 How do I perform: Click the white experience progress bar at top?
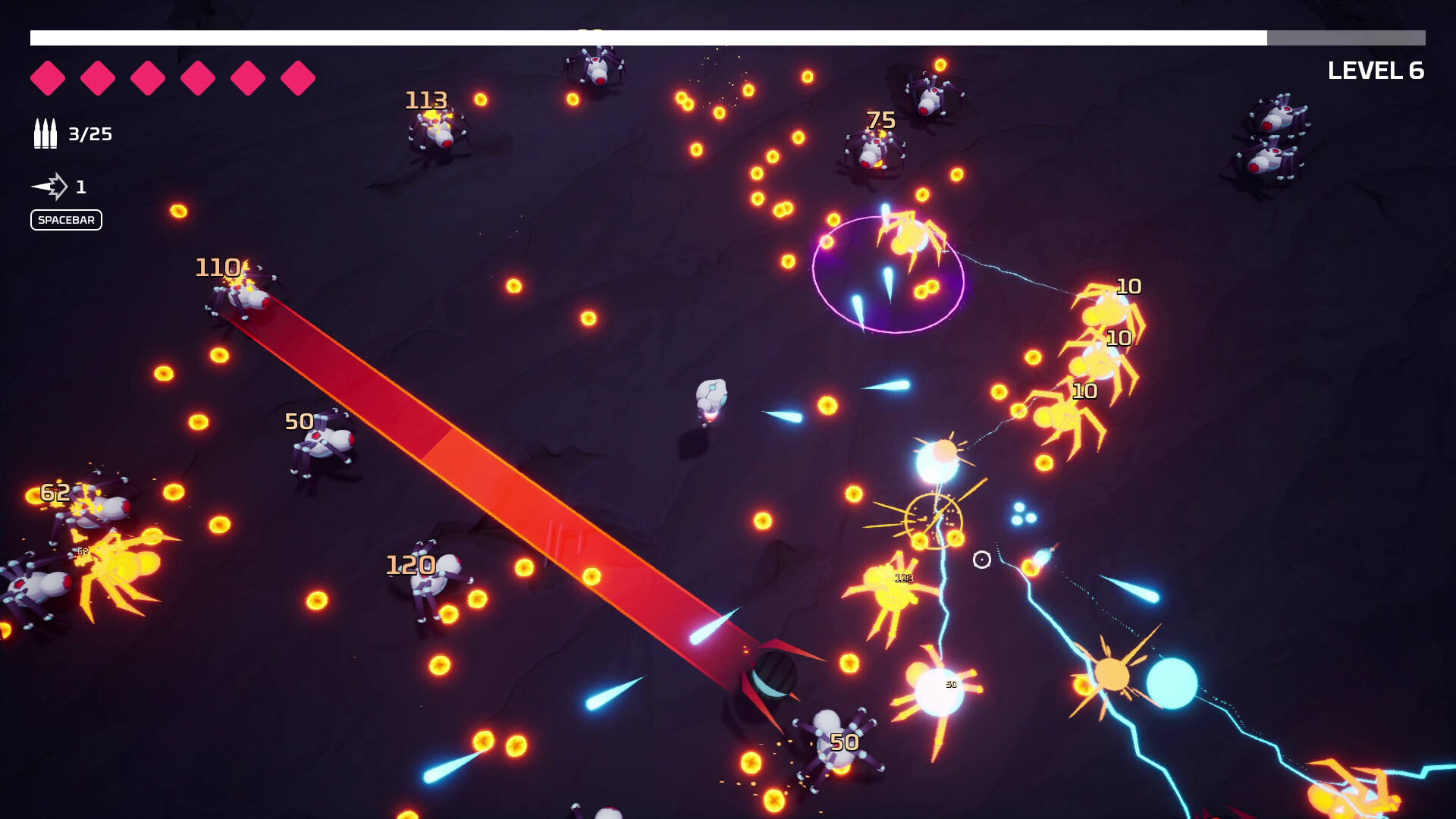(x=645, y=35)
